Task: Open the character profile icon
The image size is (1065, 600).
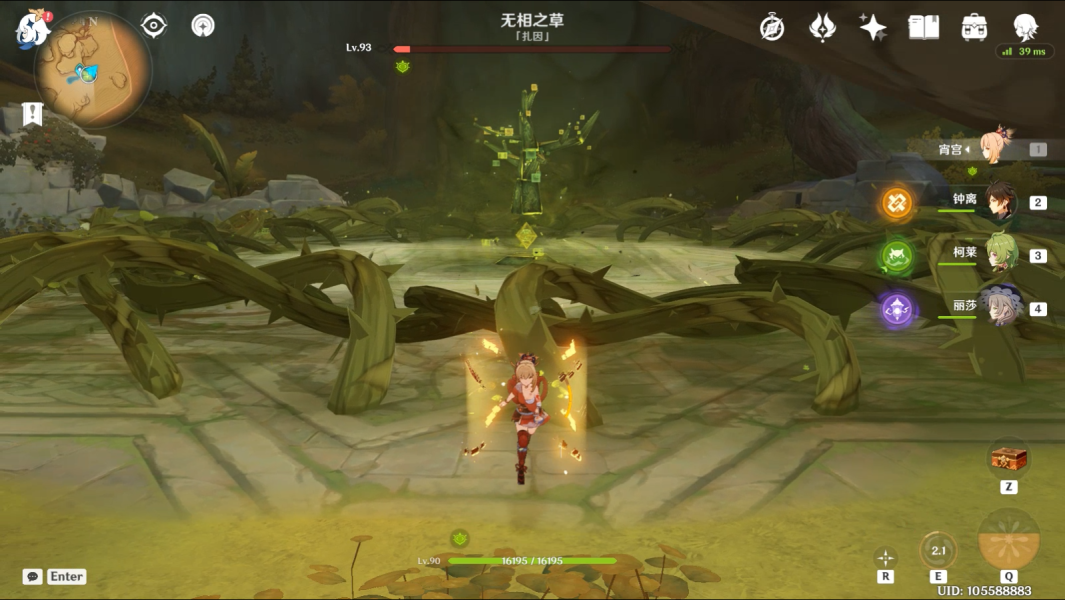Action: point(1025,27)
